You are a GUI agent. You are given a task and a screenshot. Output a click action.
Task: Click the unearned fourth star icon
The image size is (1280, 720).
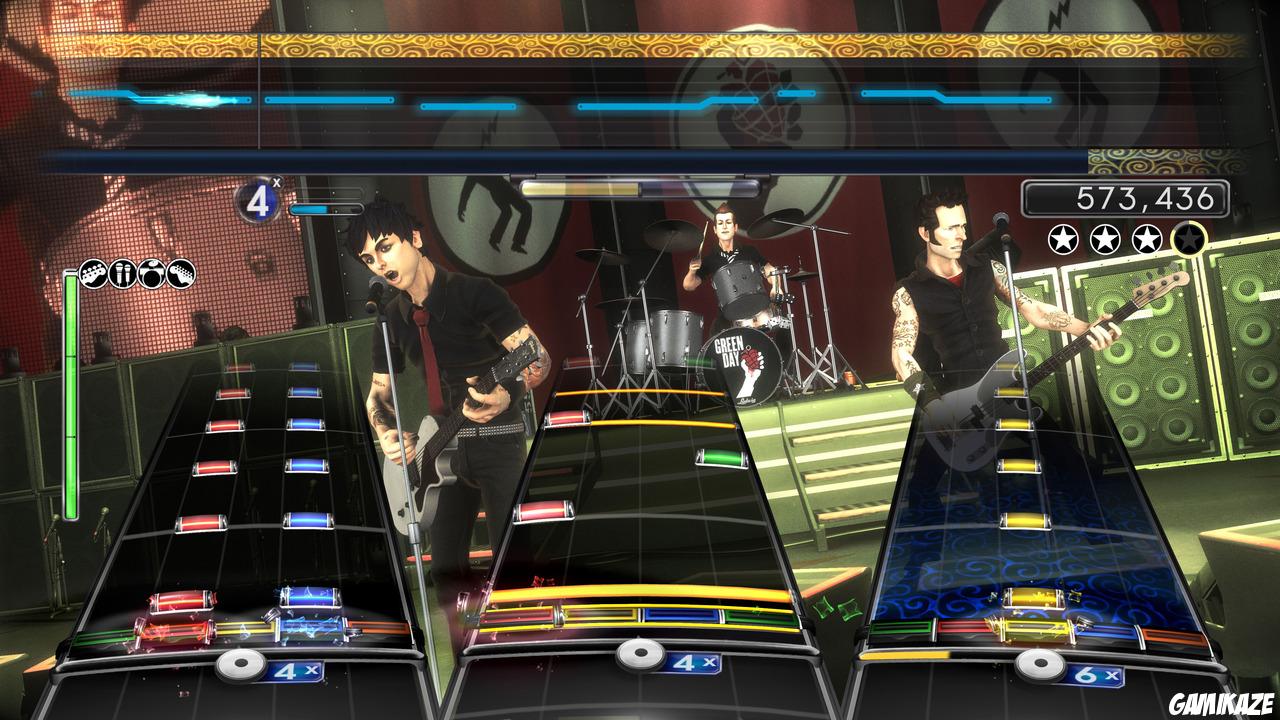1189,239
